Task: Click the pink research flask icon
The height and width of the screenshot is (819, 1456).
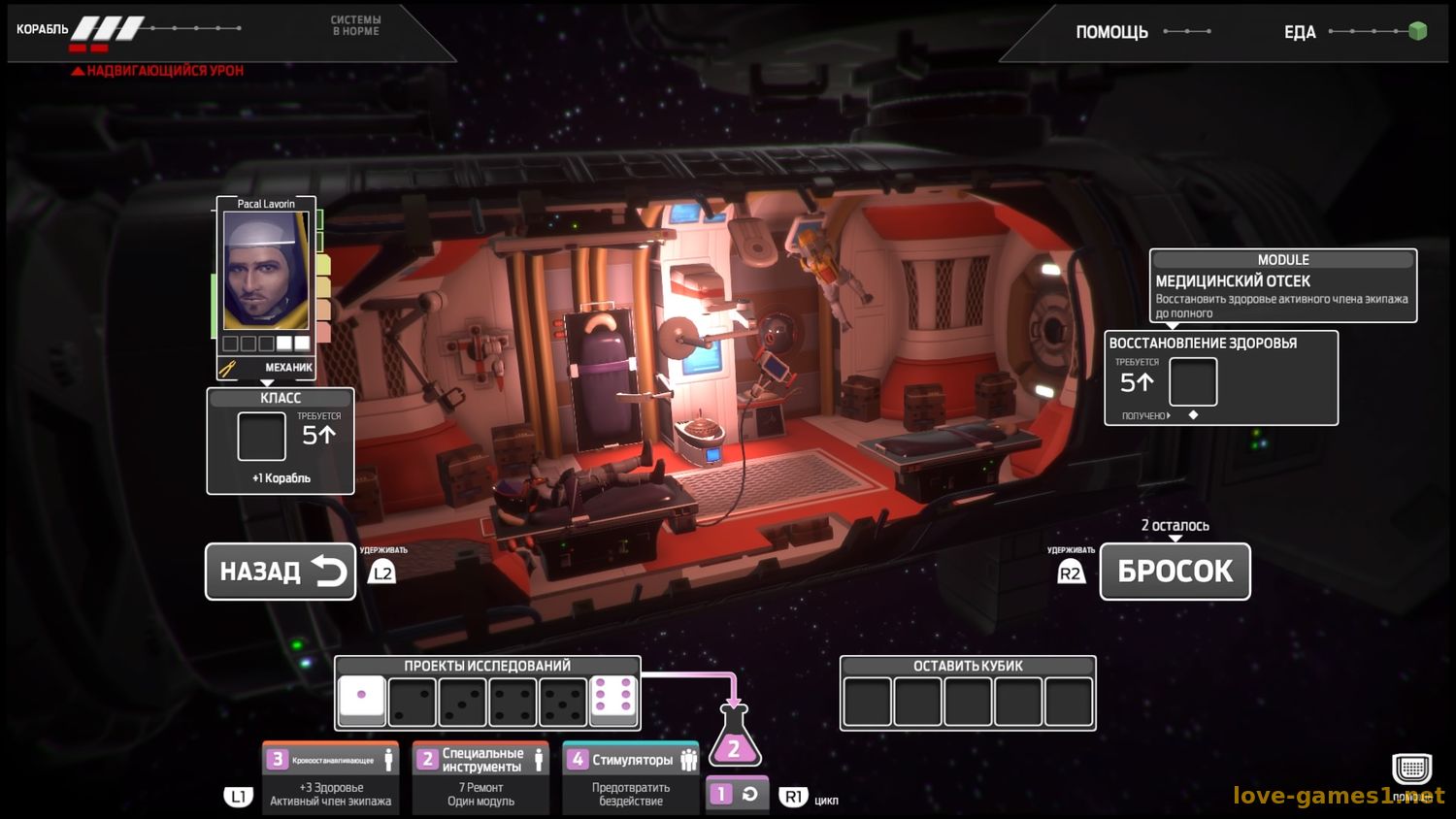Action: point(735,741)
